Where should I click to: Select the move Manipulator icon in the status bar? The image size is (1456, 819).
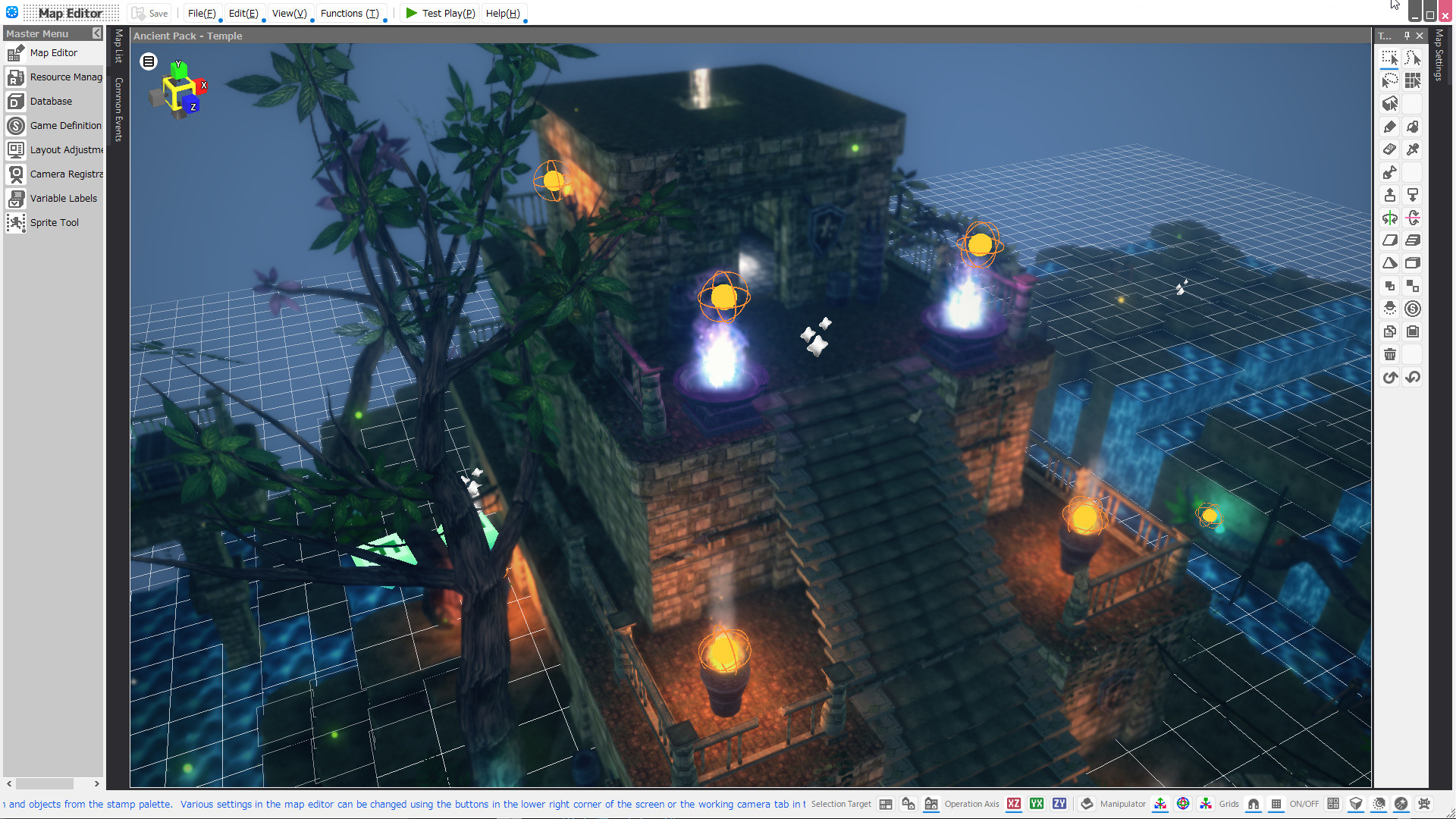pos(1159,804)
